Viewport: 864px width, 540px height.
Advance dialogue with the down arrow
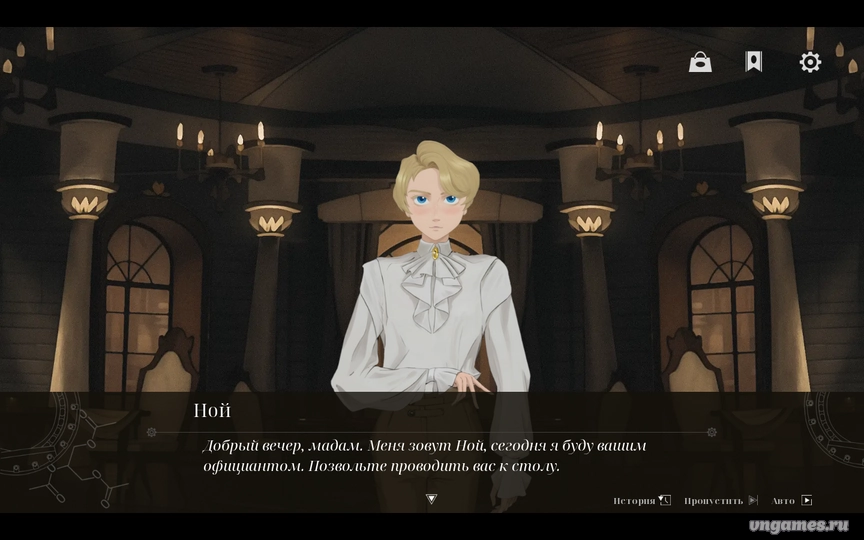[x=432, y=498]
